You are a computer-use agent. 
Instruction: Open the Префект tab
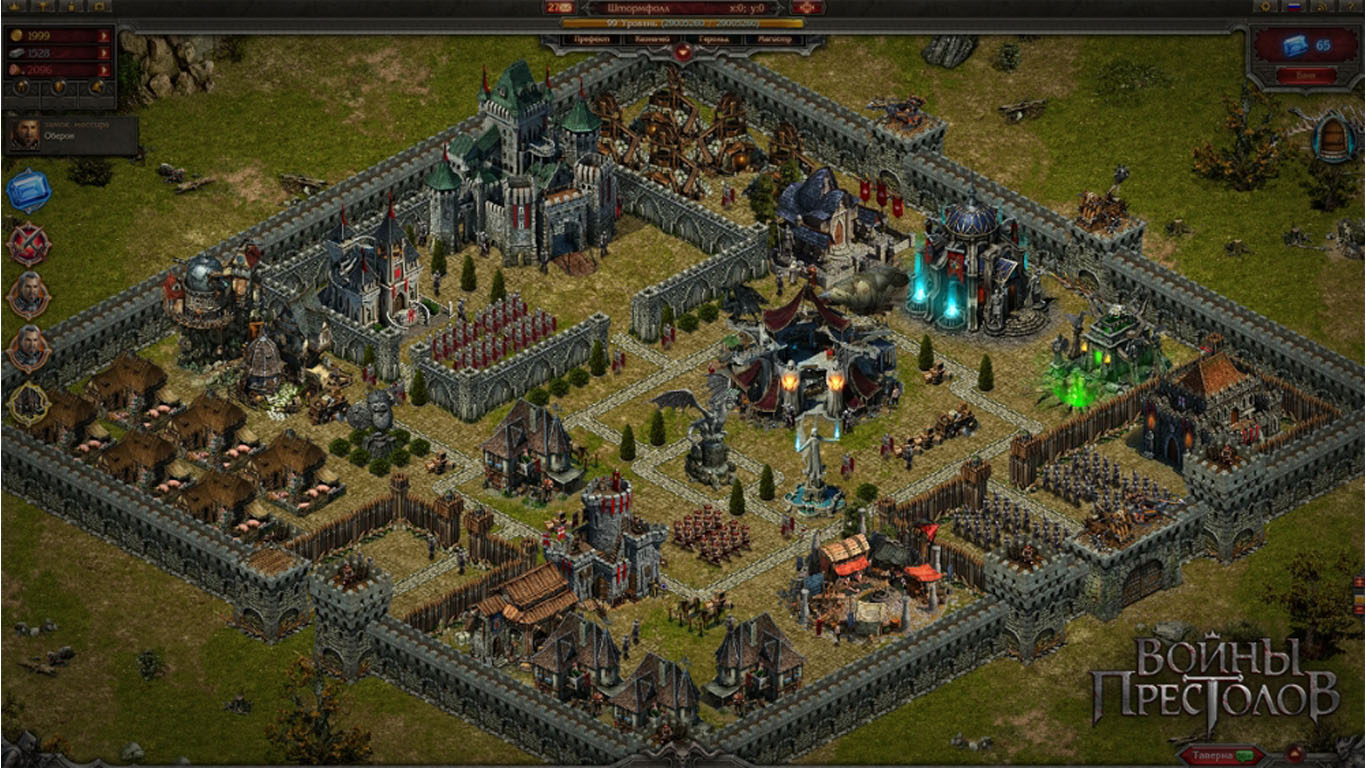592,40
